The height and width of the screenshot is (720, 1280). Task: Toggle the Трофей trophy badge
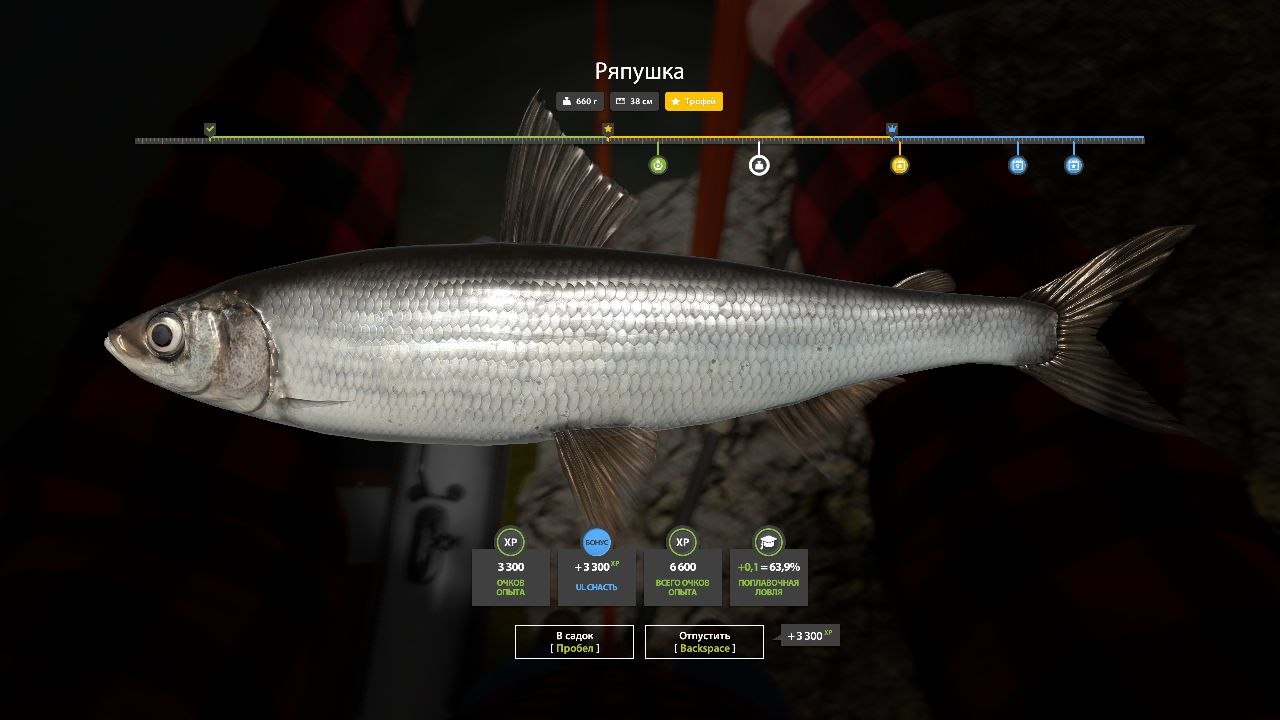pos(695,101)
